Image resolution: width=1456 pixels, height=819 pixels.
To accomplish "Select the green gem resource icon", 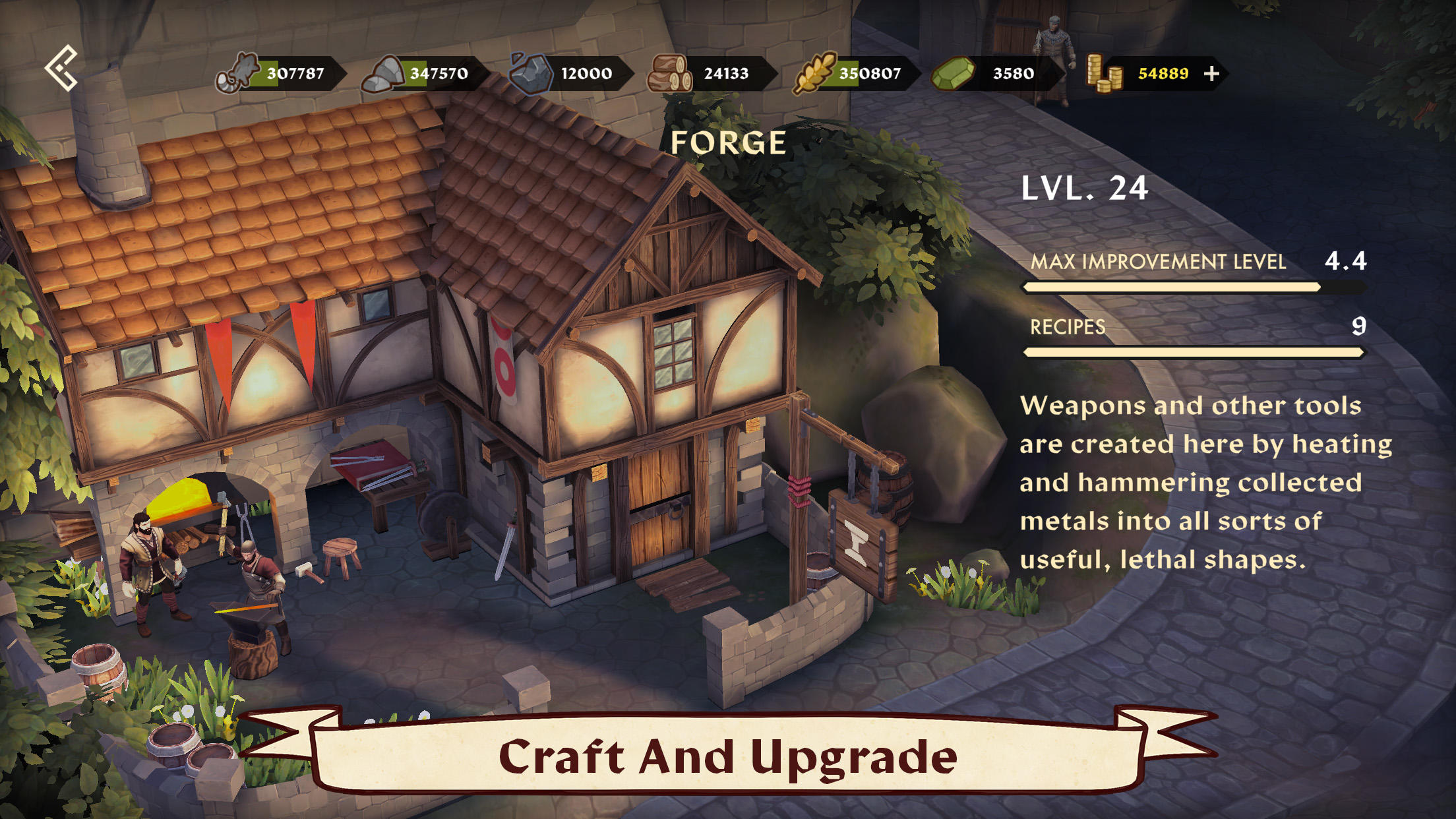I will point(952,73).
